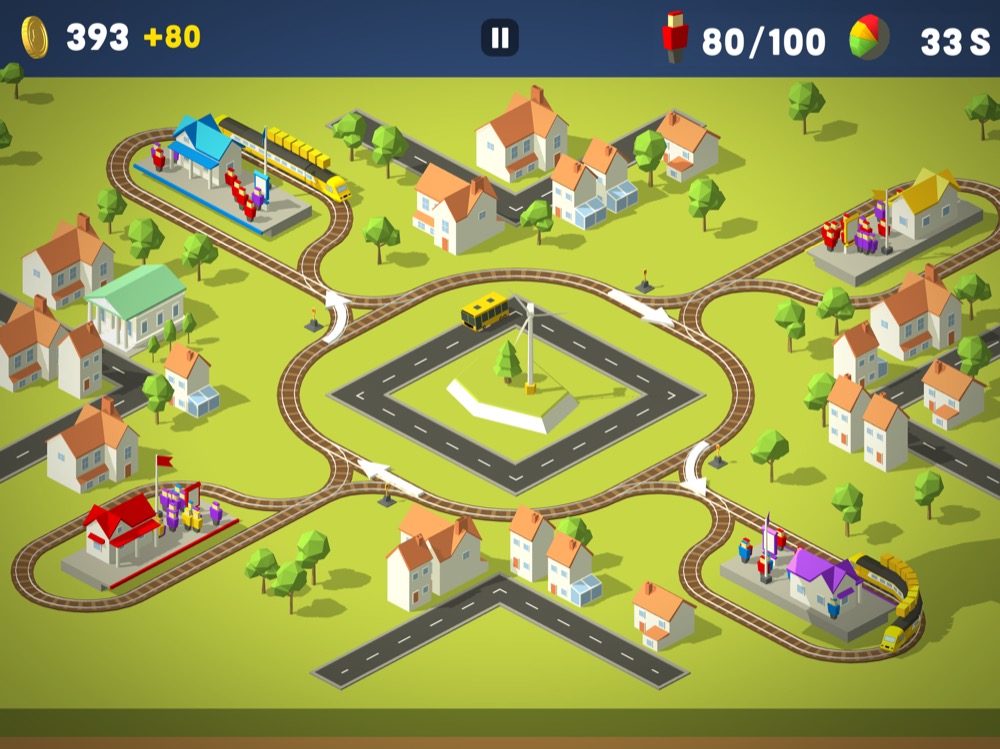This screenshot has height=749, width=1000.
Task: Pause the game
Action: pyautogui.click(x=500, y=39)
